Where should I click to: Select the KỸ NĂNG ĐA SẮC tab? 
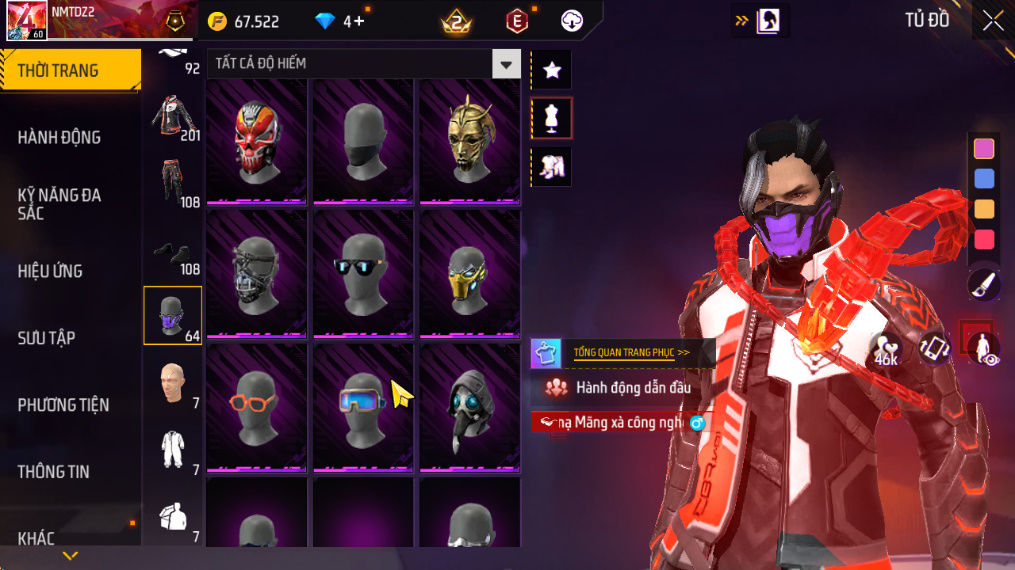60,204
